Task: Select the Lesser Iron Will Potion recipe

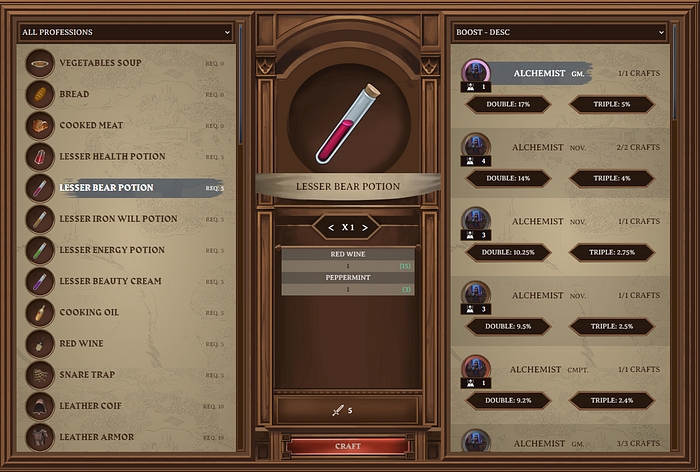Action: coord(118,219)
